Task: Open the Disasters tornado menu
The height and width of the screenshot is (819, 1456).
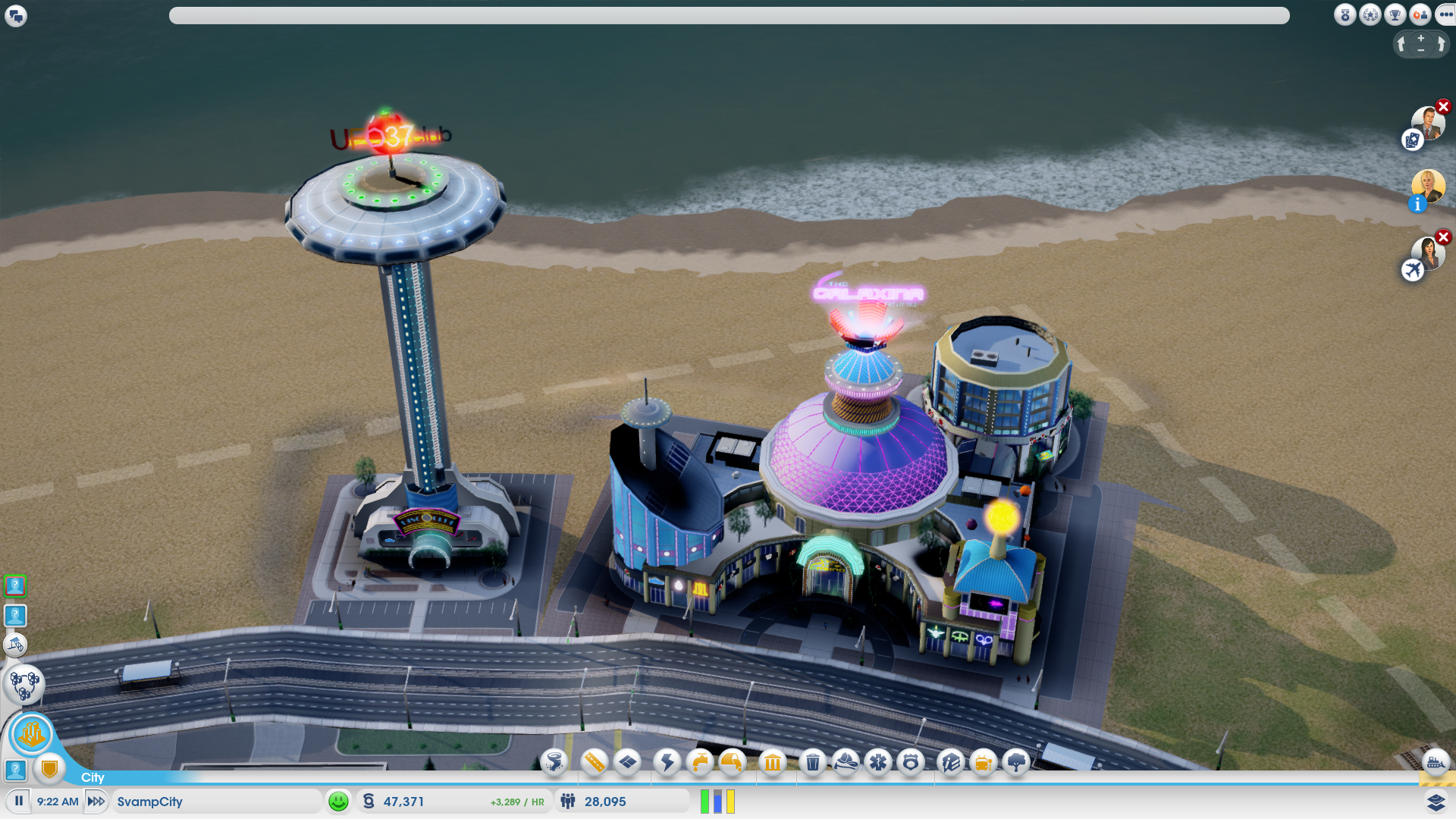Action: click(554, 761)
